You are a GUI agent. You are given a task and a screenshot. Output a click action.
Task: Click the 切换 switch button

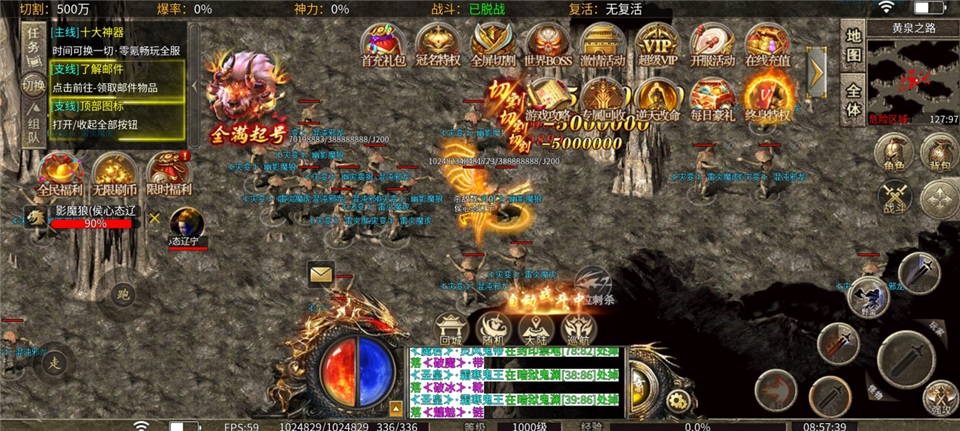pos(33,85)
